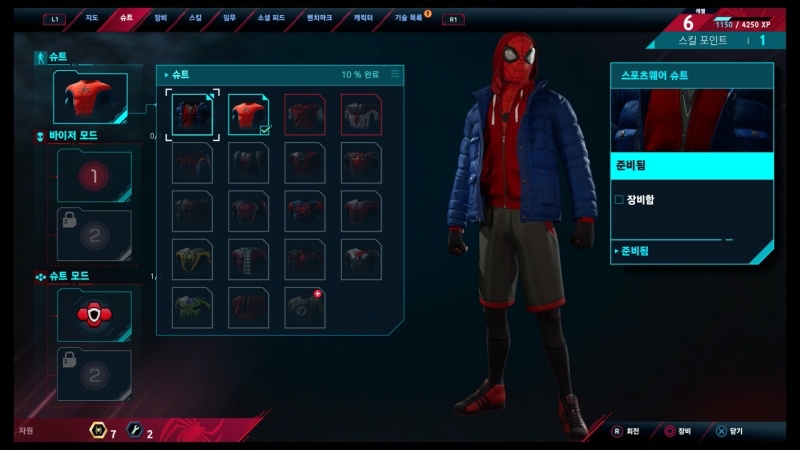The width and height of the screenshot is (800, 450).
Task: Expand the 준비됨 section at panel bottom
Action: (x=635, y=251)
